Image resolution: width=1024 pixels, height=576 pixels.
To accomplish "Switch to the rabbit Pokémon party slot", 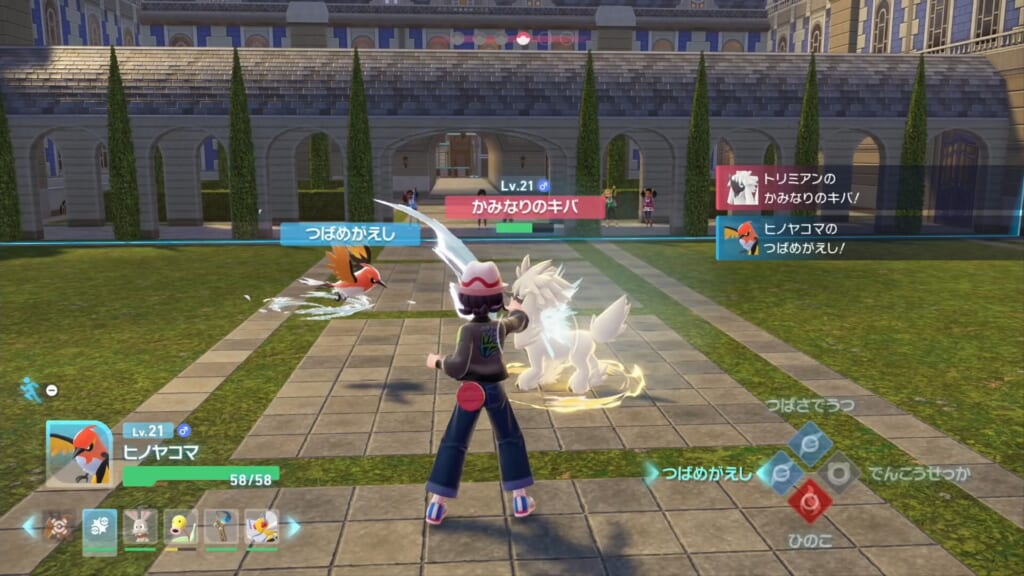I will click(x=140, y=527).
